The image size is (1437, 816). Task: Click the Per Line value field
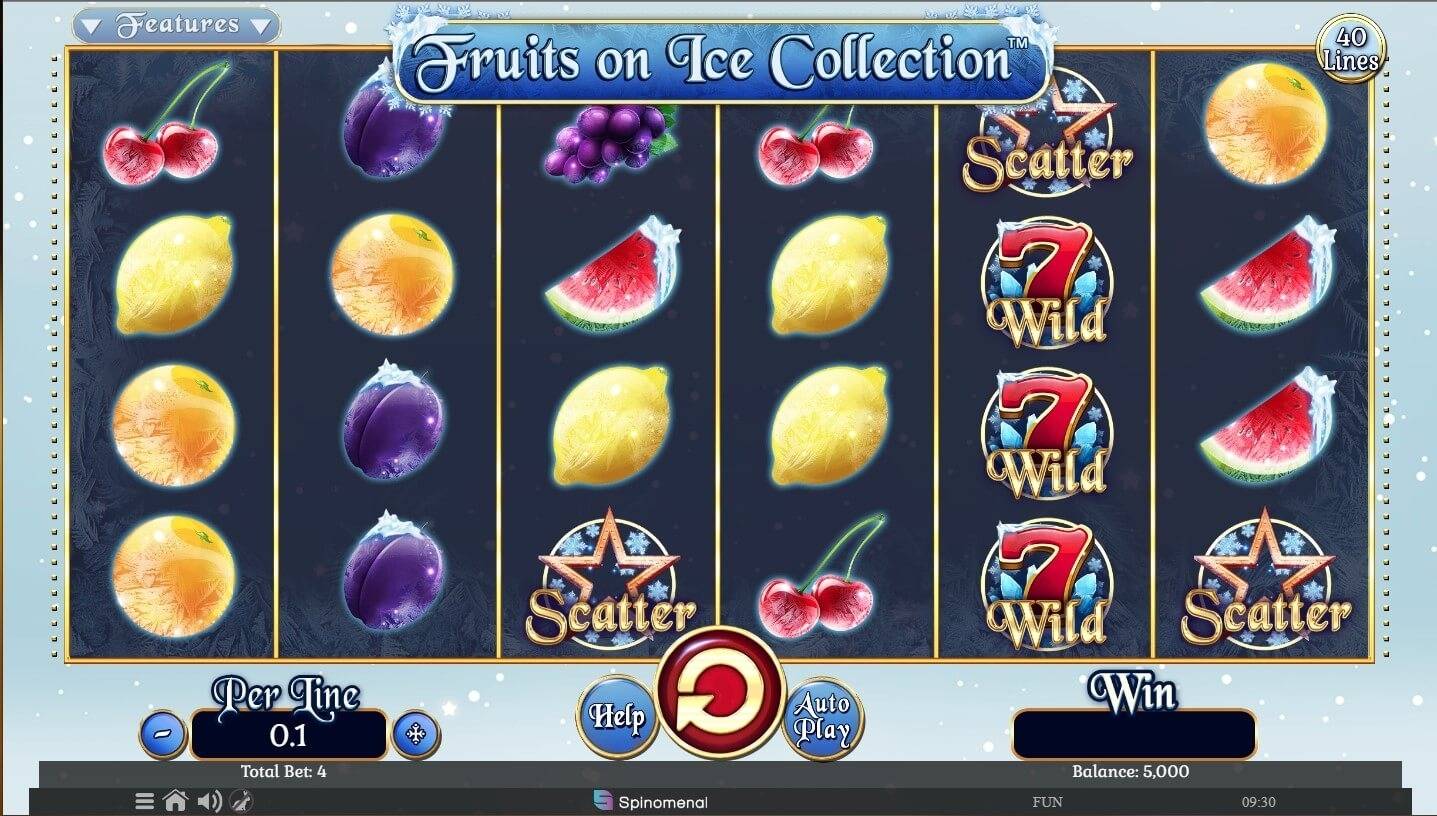point(287,734)
